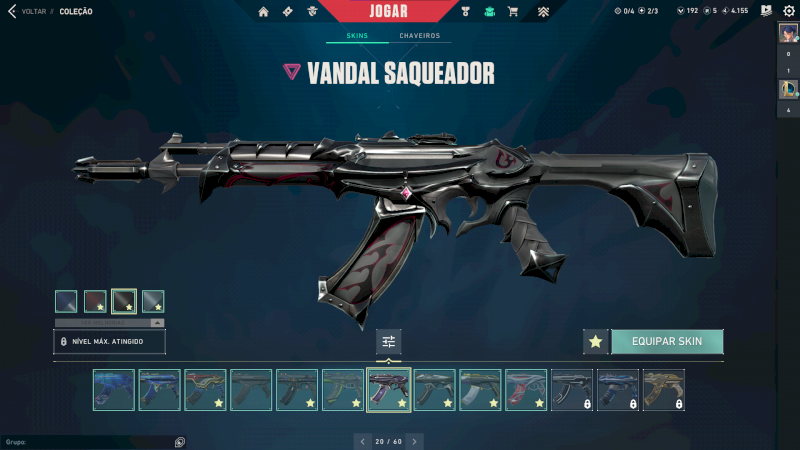Go to next skin page arrow
Image resolution: width=800 pixels, height=450 pixels.
414,440
